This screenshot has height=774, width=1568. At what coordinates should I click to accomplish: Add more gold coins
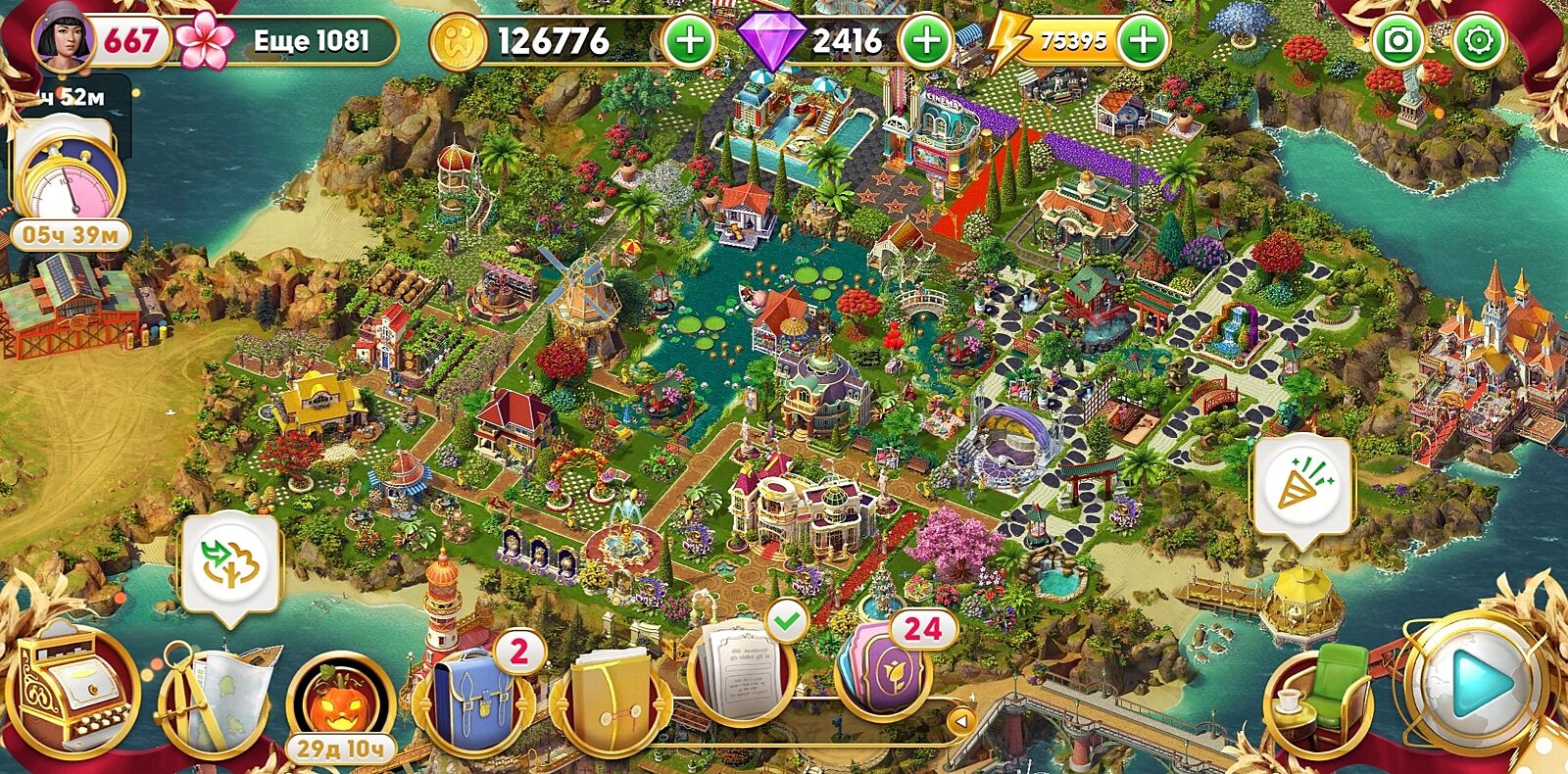[x=690, y=41]
